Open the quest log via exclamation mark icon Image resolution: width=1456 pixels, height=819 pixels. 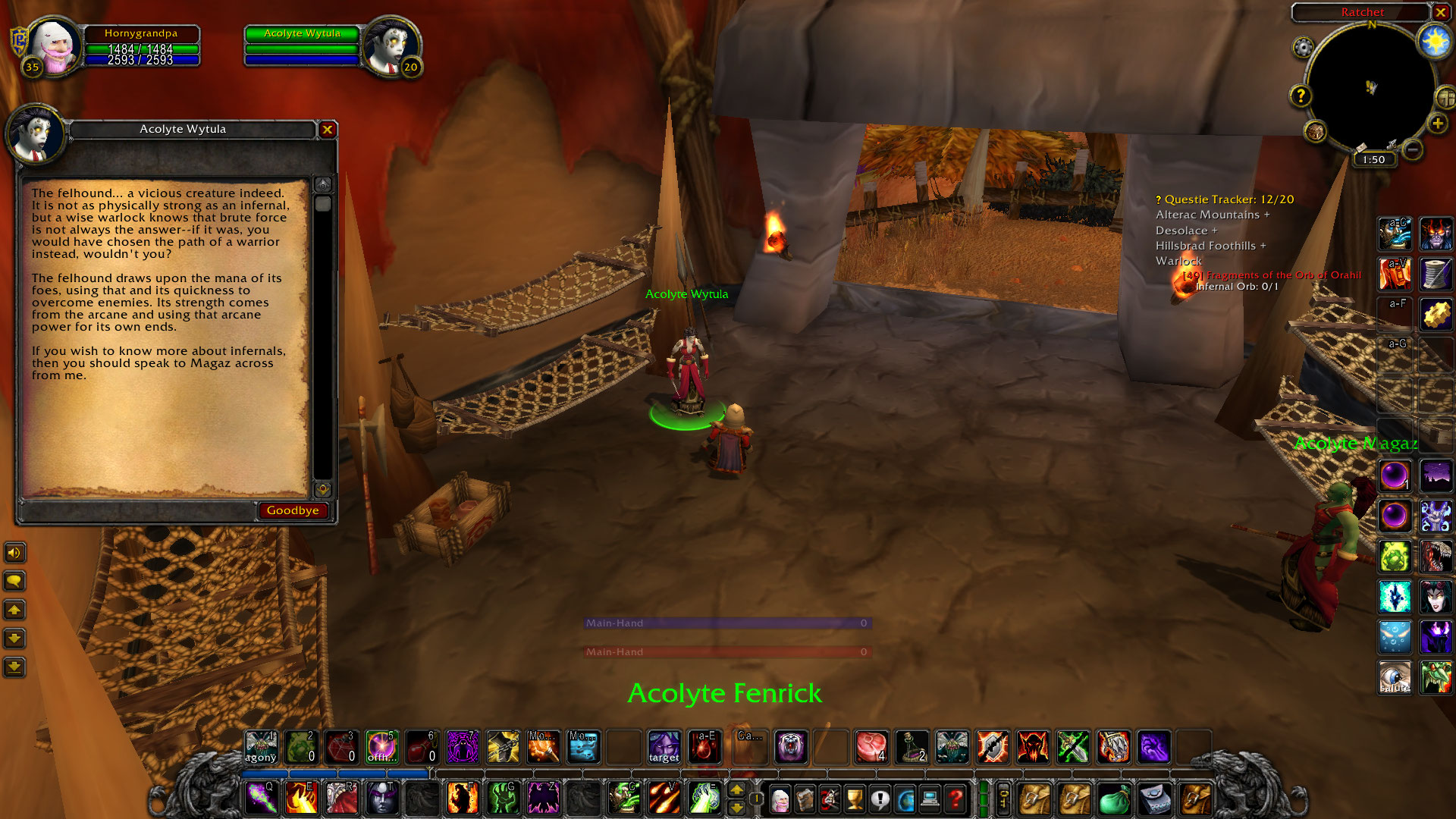point(880,800)
